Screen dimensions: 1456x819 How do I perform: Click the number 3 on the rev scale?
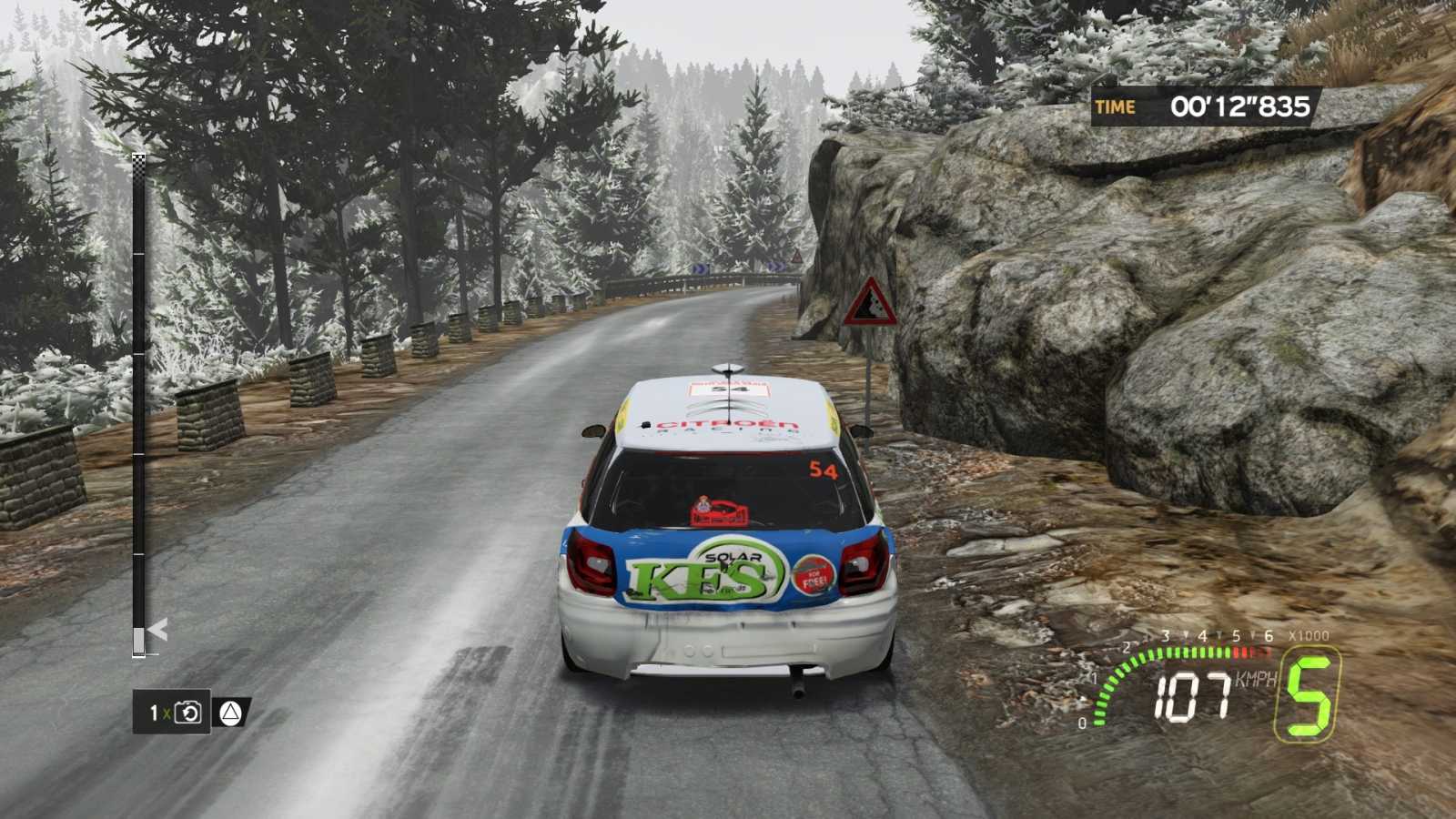click(1165, 635)
